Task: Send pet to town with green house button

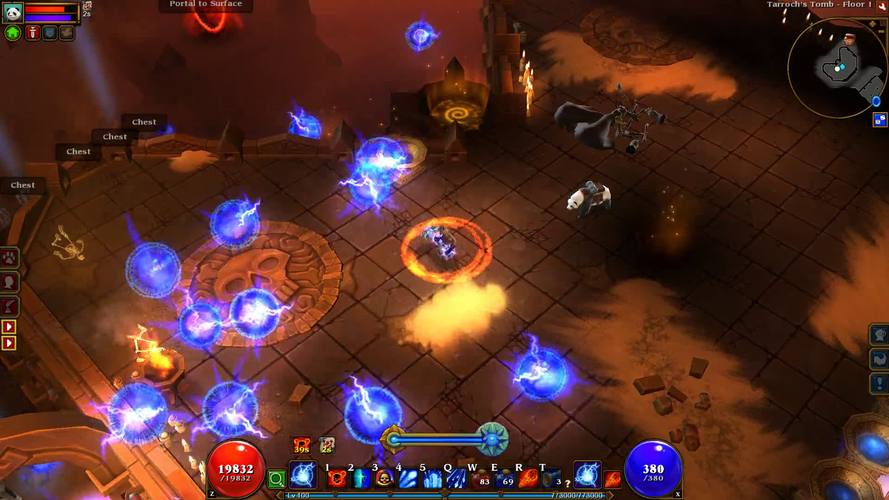Action: point(13,33)
